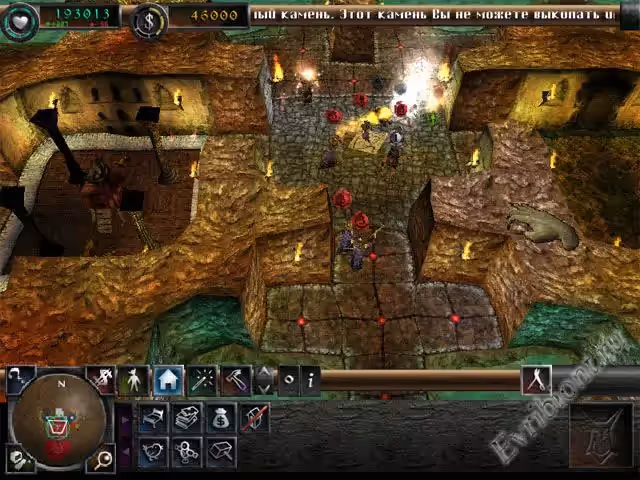Select the workshop hammer tab

click(x=235, y=380)
